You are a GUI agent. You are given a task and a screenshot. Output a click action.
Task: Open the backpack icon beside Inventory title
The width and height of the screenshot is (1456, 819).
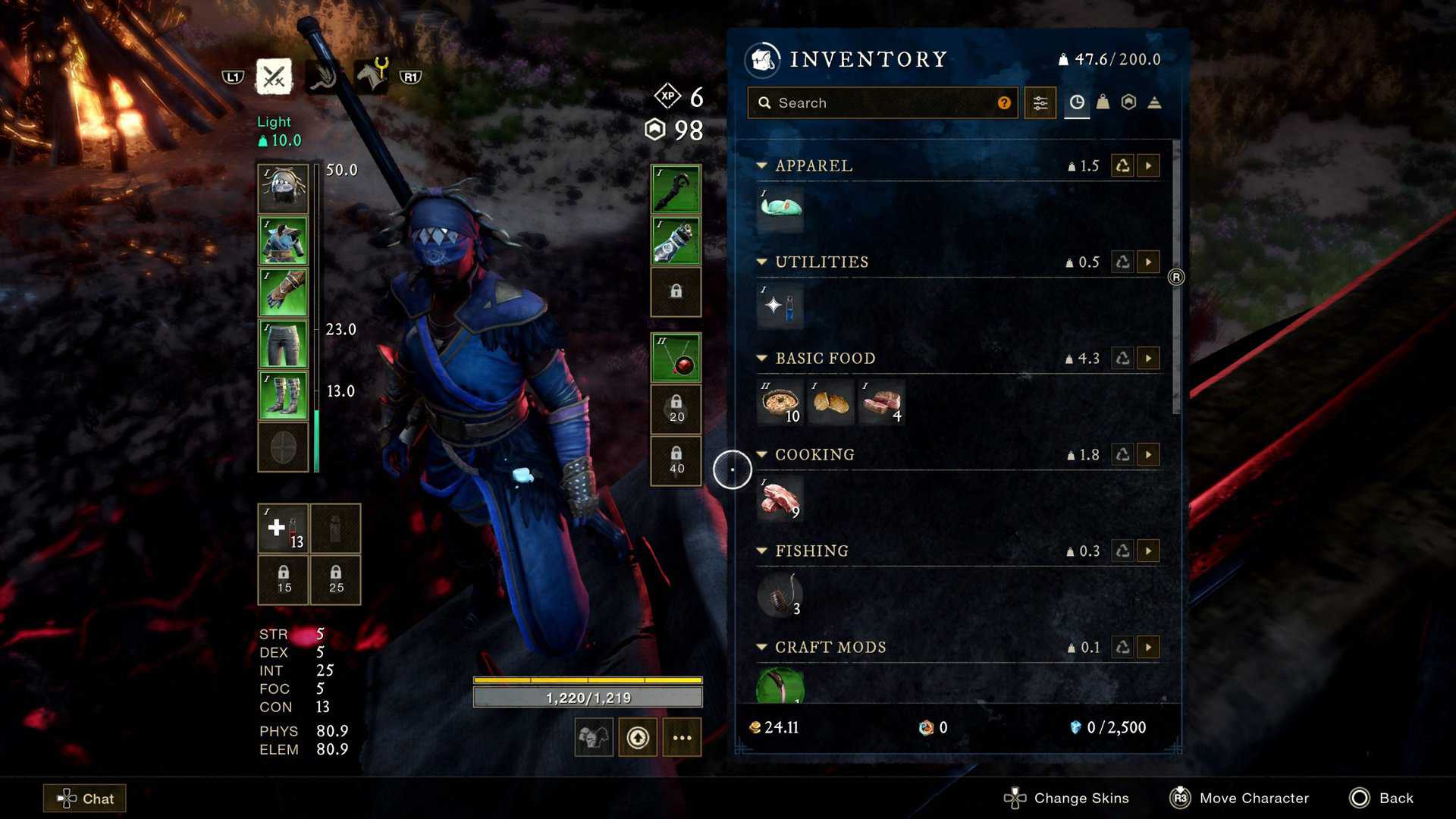tap(762, 60)
